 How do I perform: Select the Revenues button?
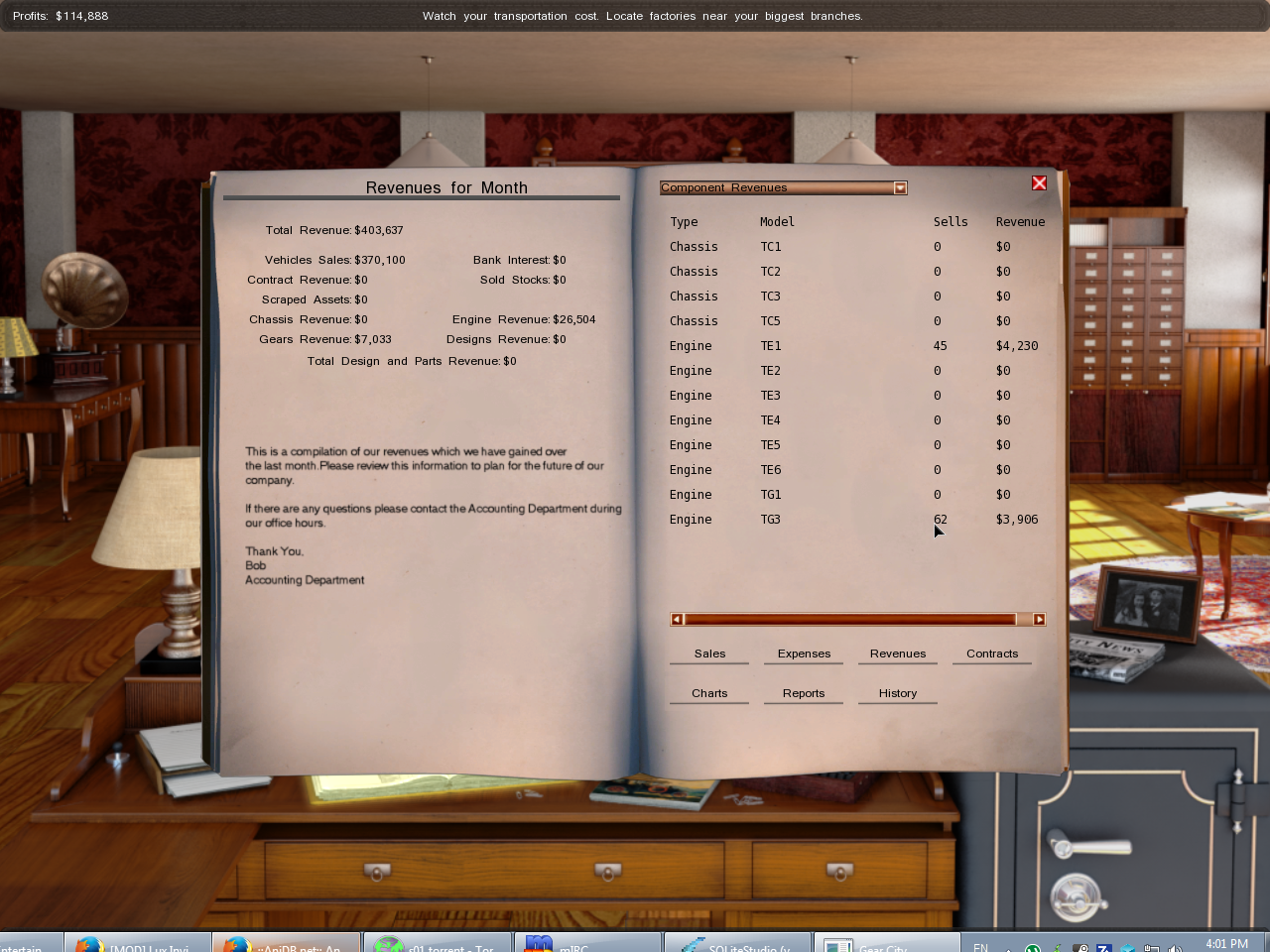897,654
